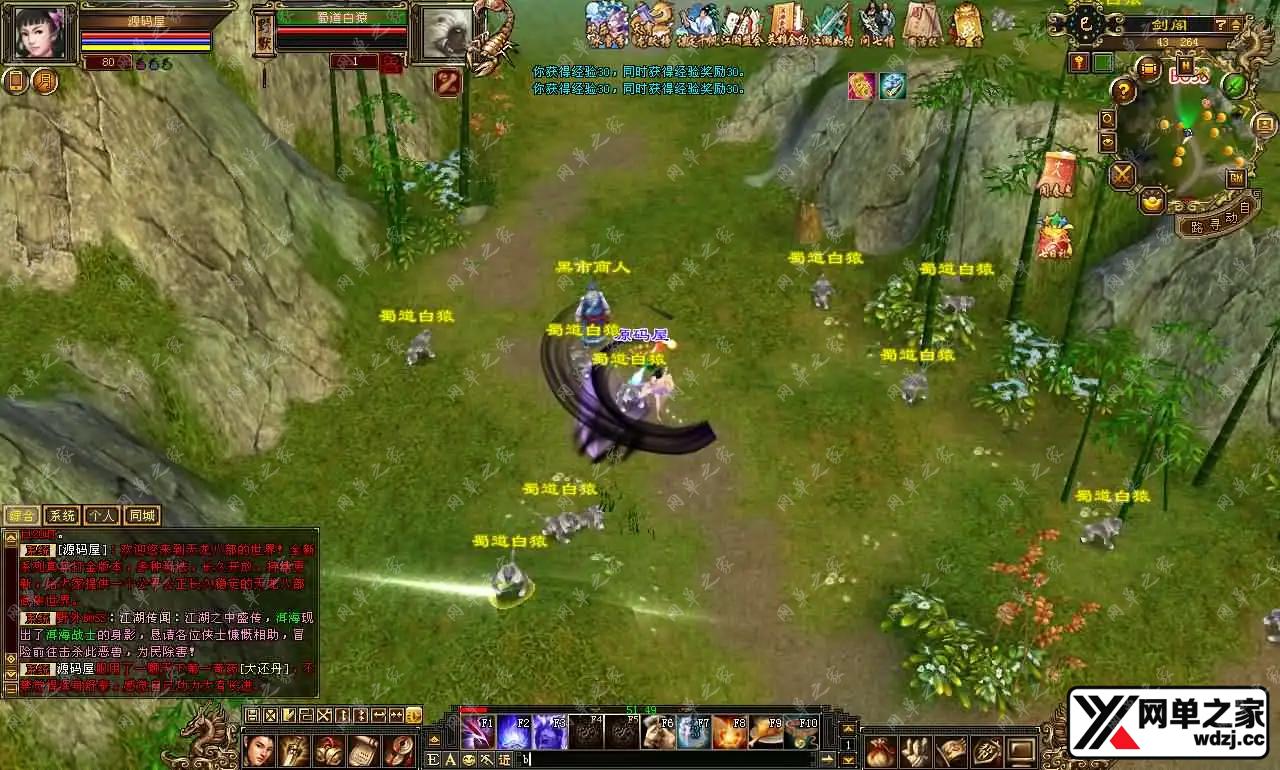Screen dimensions: 1280x770
Task: Show the 同城 chat tab
Action: click(142, 516)
